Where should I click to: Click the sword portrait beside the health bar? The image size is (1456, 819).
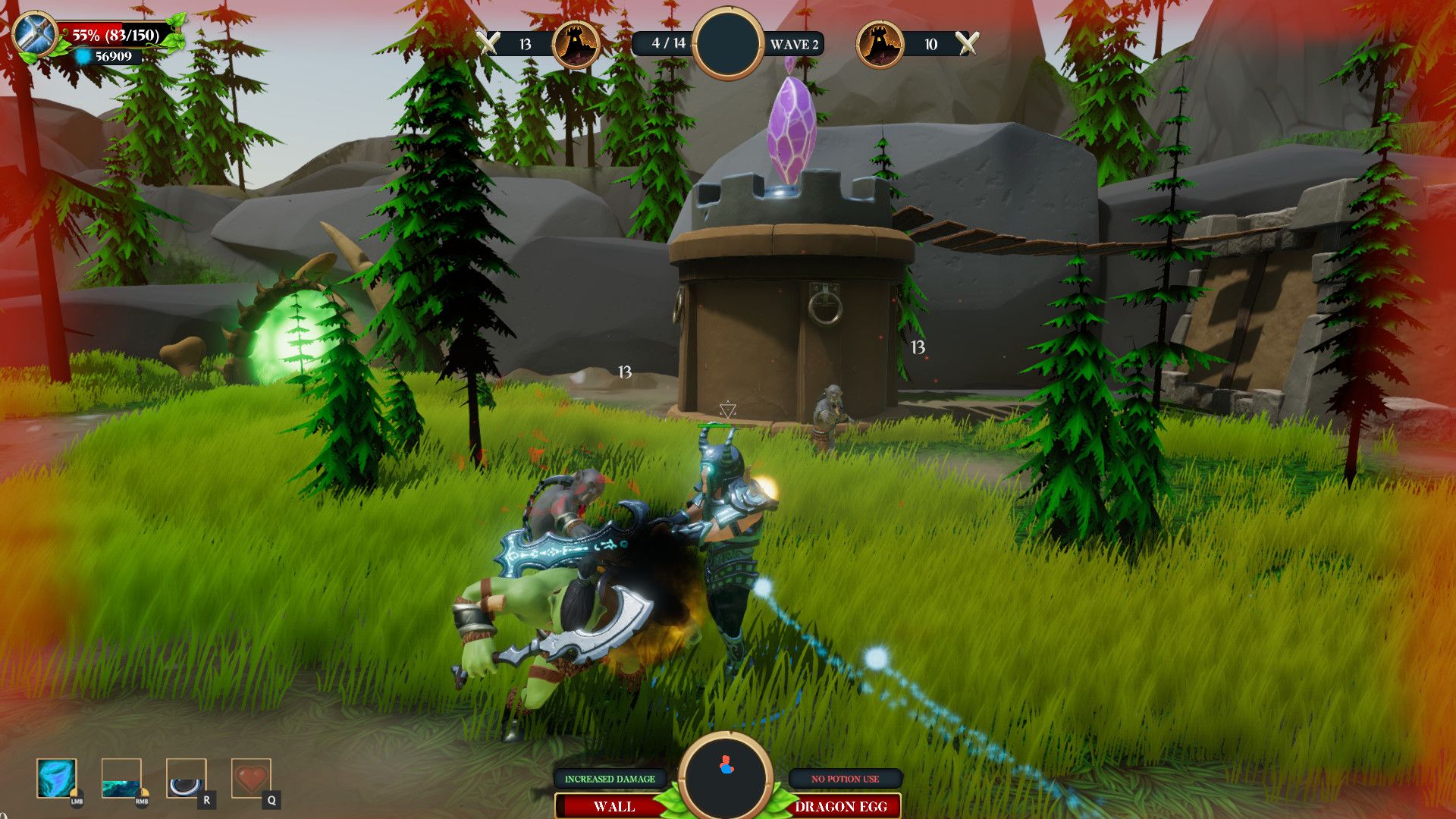coord(35,35)
